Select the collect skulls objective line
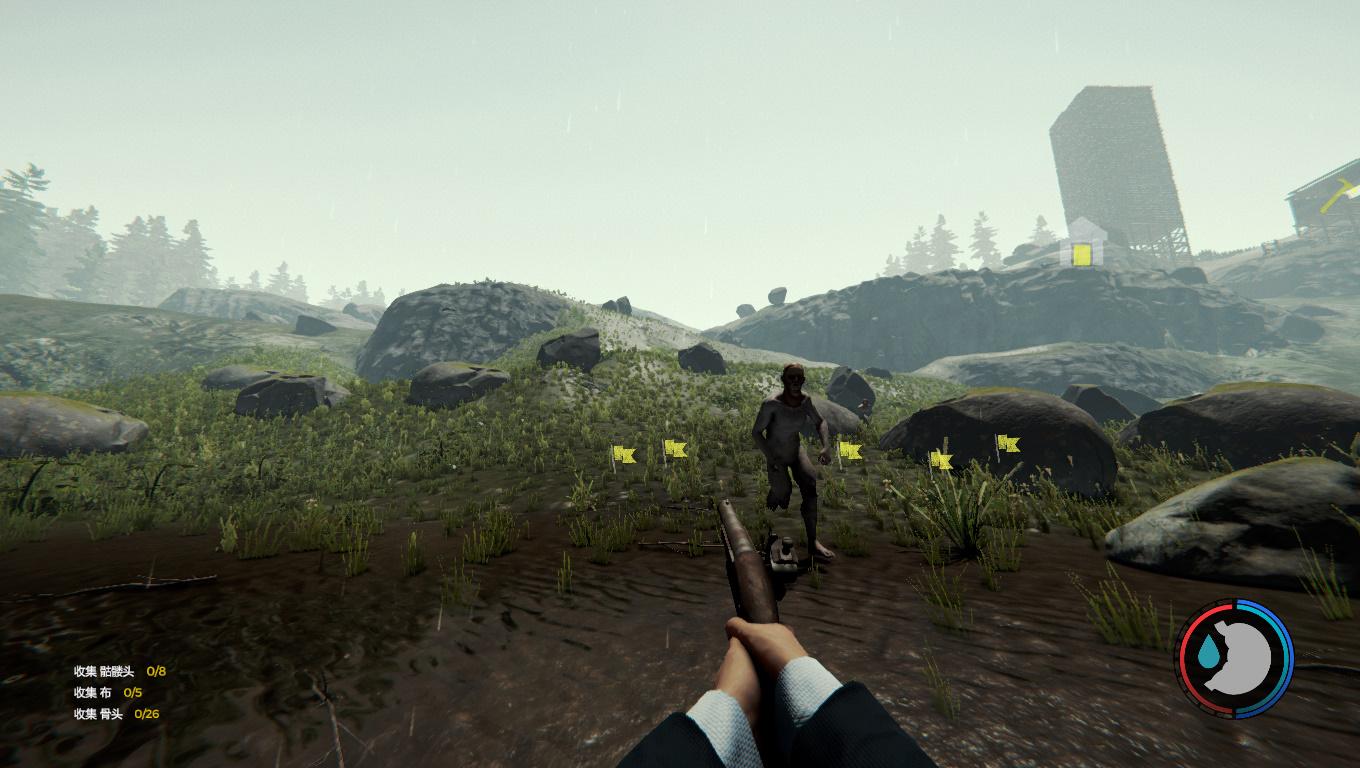 pyautogui.click(x=119, y=671)
